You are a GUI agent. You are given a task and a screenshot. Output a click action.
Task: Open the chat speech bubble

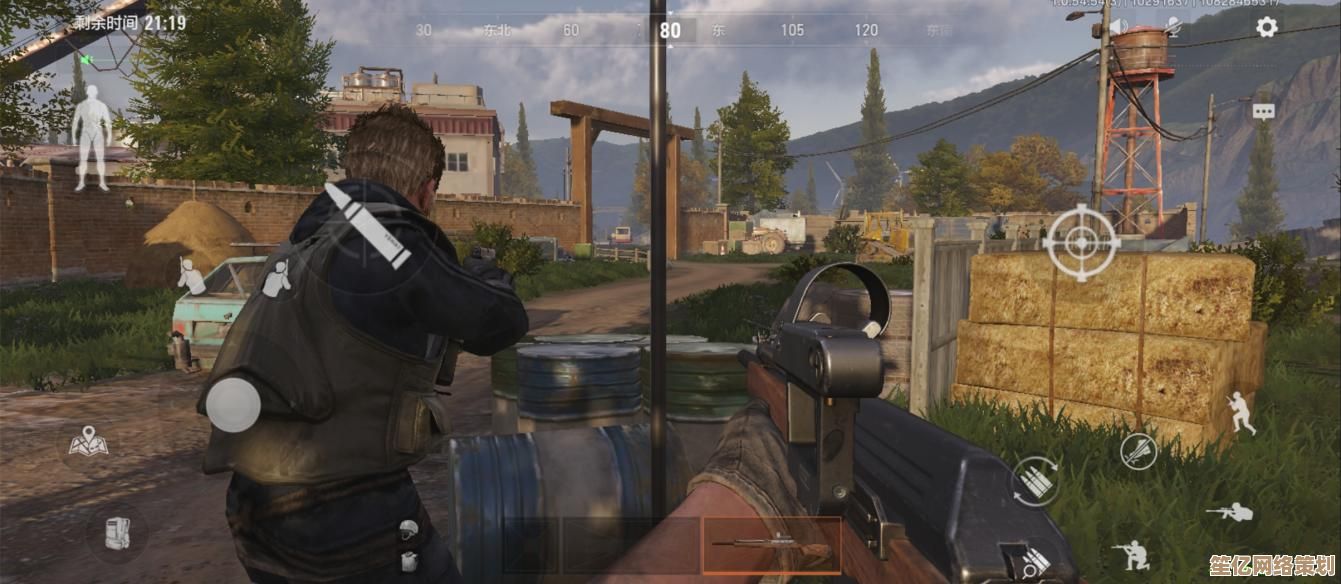click(x=1264, y=112)
